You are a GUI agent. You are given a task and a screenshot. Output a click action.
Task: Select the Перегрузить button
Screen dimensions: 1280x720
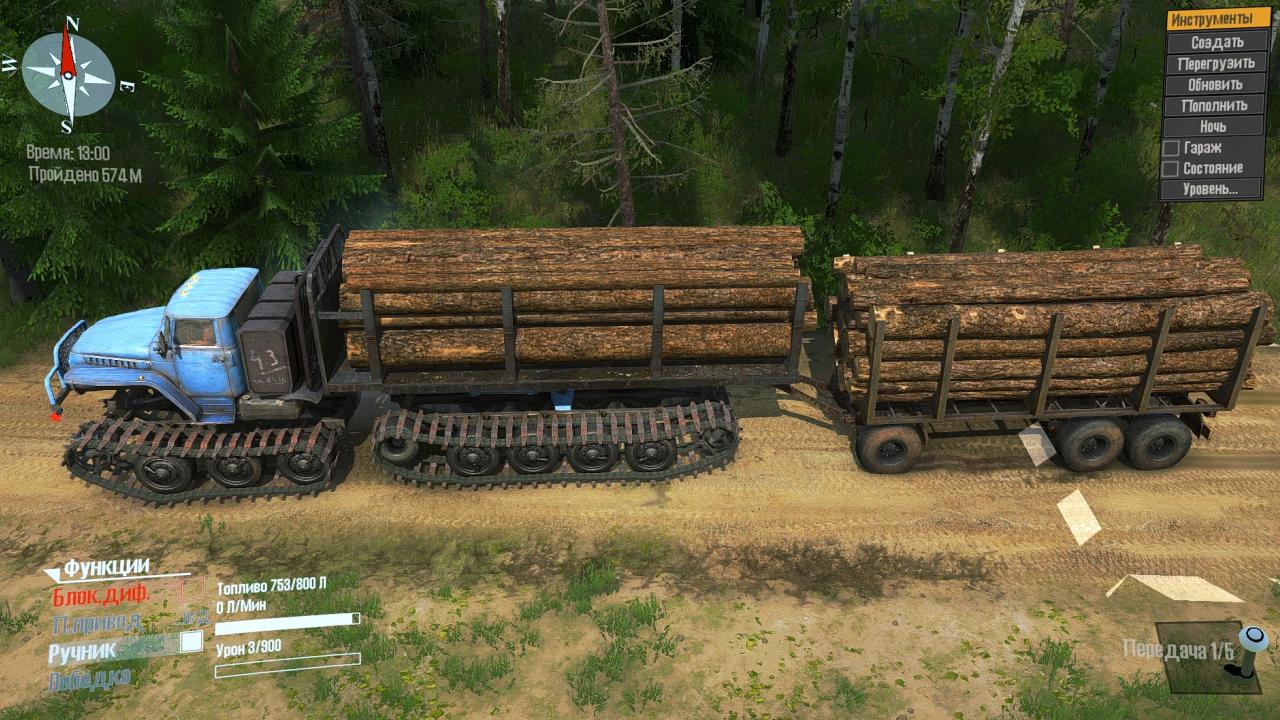click(1216, 63)
